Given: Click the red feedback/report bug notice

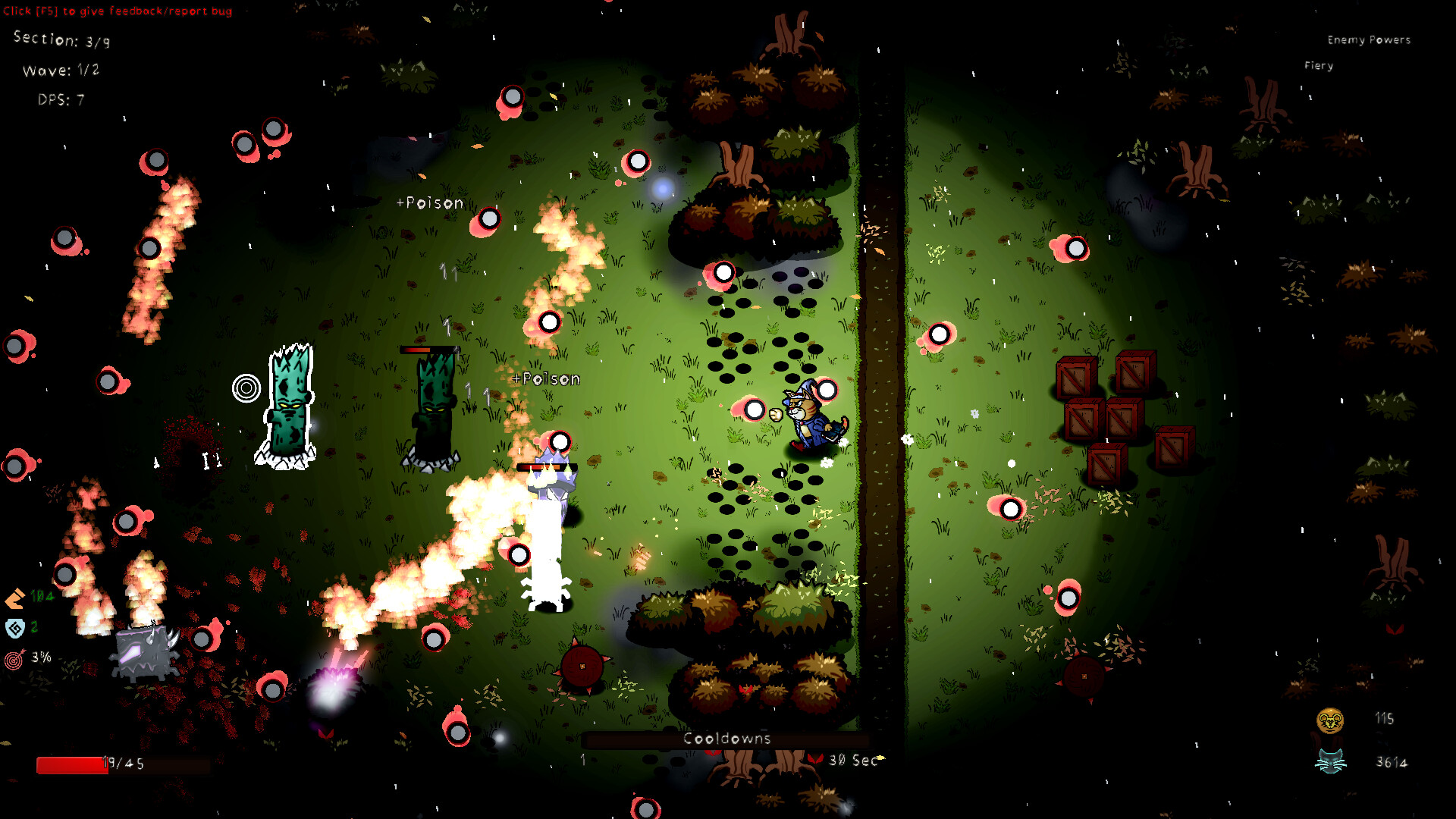Looking at the screenshot, I should pos(118,11).
